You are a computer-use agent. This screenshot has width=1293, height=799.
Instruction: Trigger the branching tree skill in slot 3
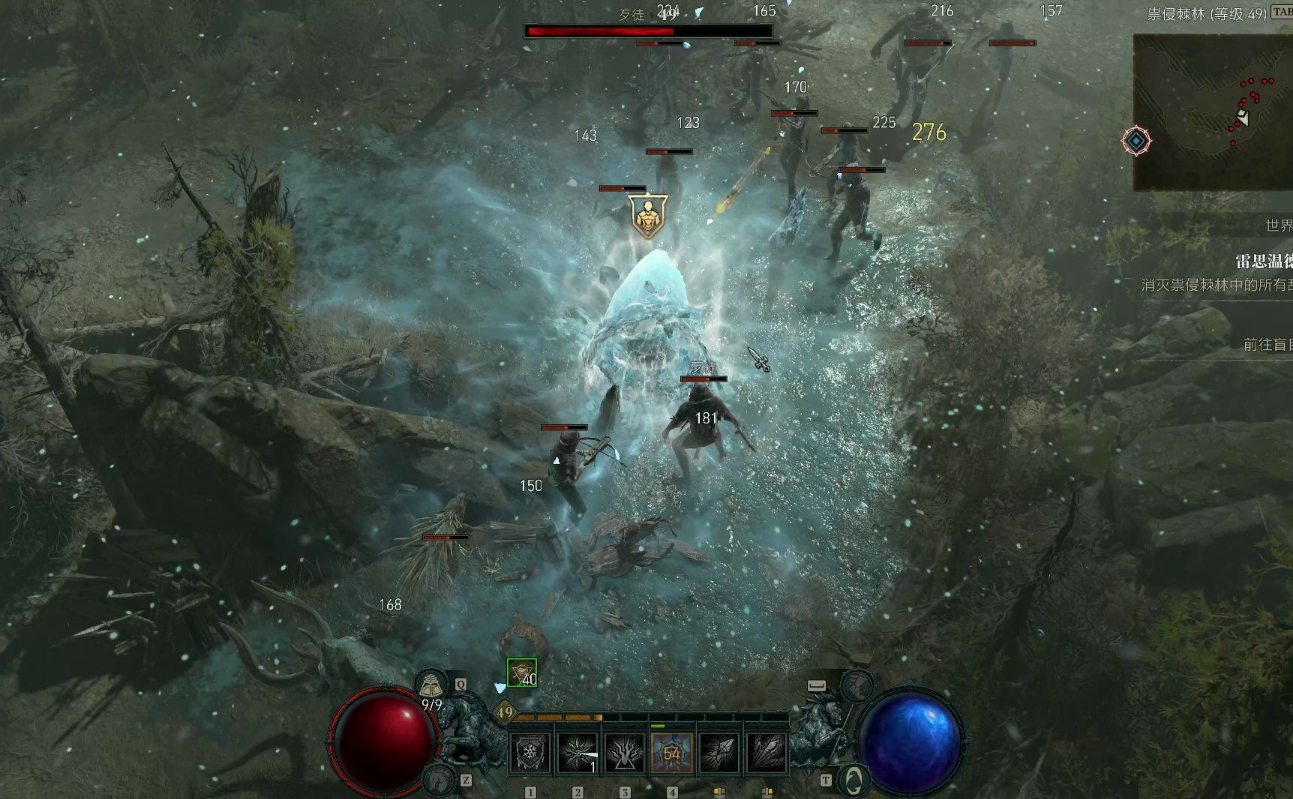[x=624, y=752]
